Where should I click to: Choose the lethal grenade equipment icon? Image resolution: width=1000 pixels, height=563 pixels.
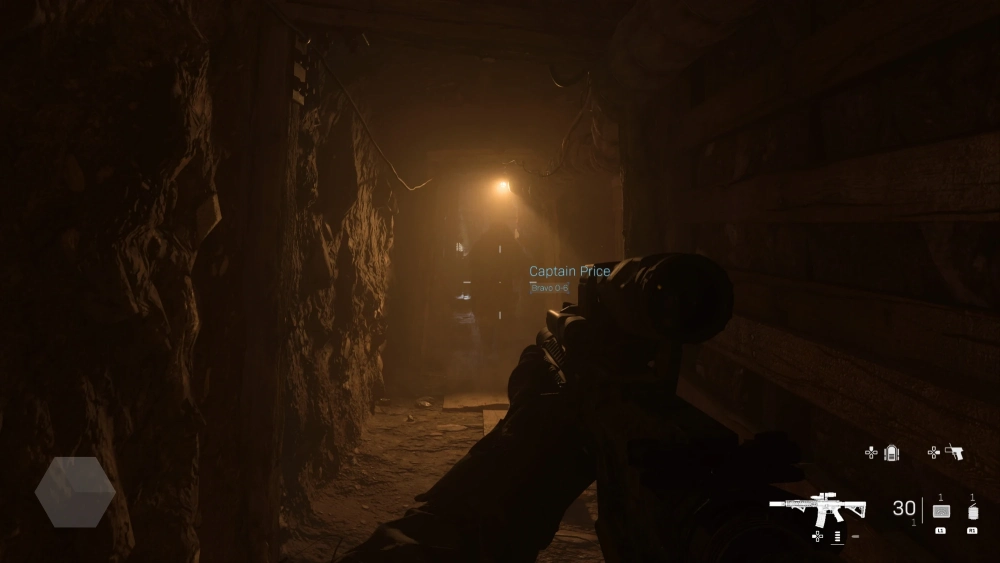[972, 510]
